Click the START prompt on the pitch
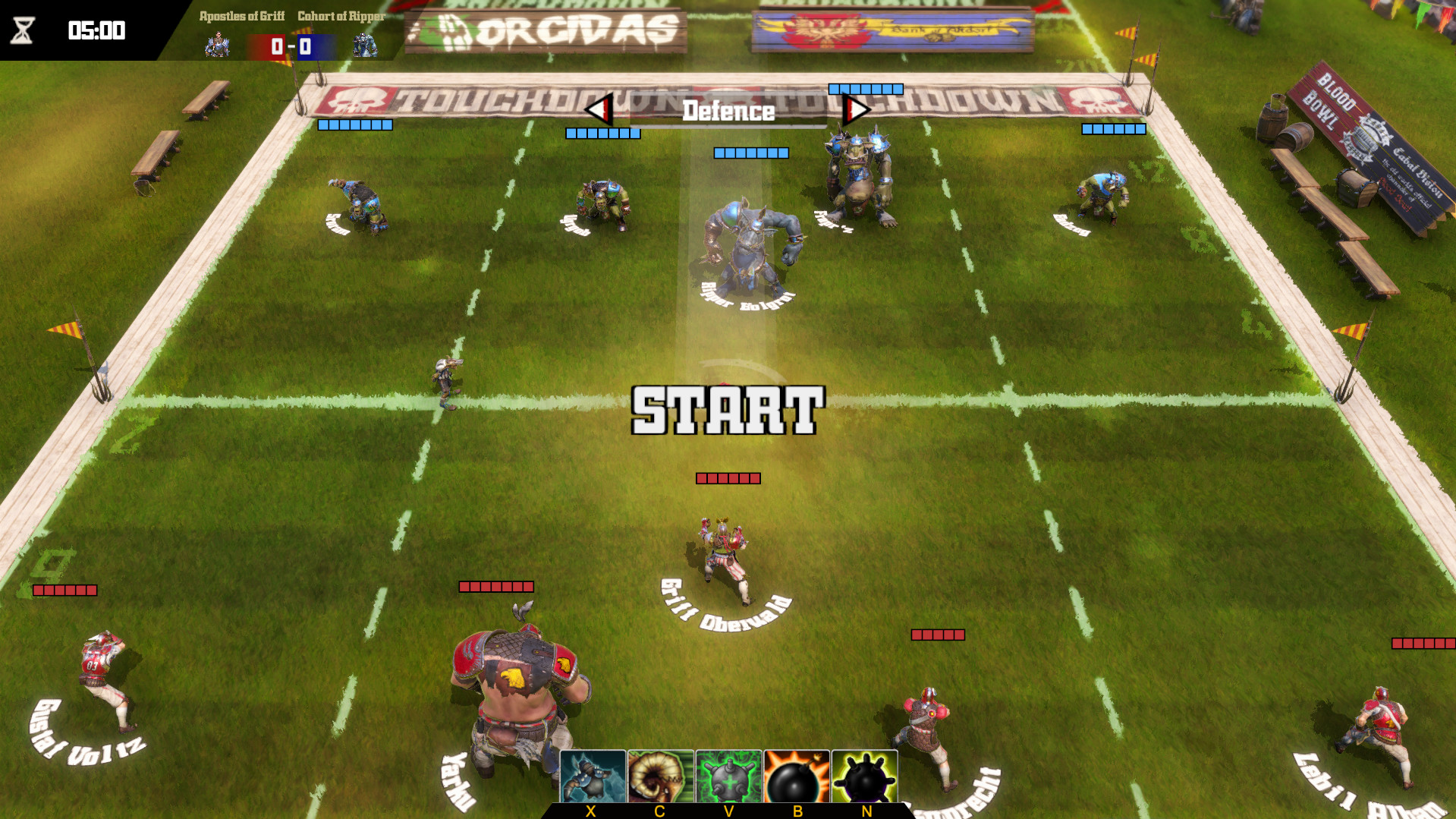 tap(727, 411)
